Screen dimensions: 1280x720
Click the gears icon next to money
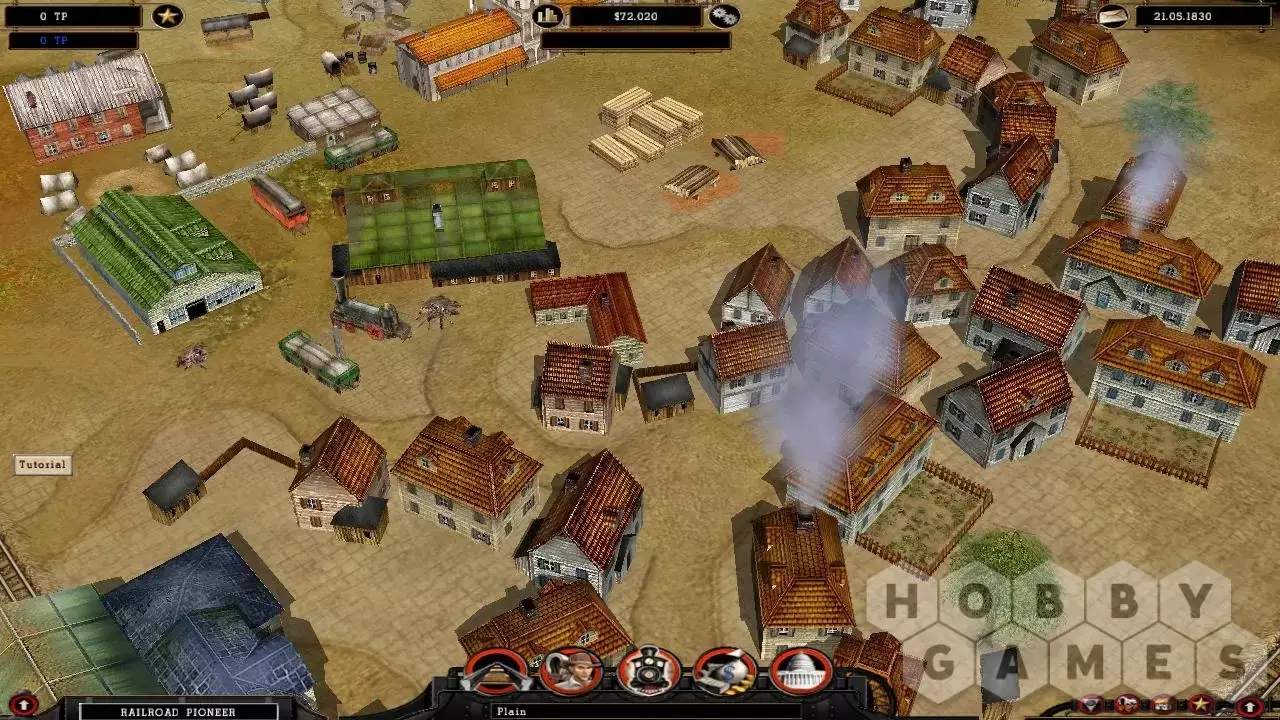724,16
